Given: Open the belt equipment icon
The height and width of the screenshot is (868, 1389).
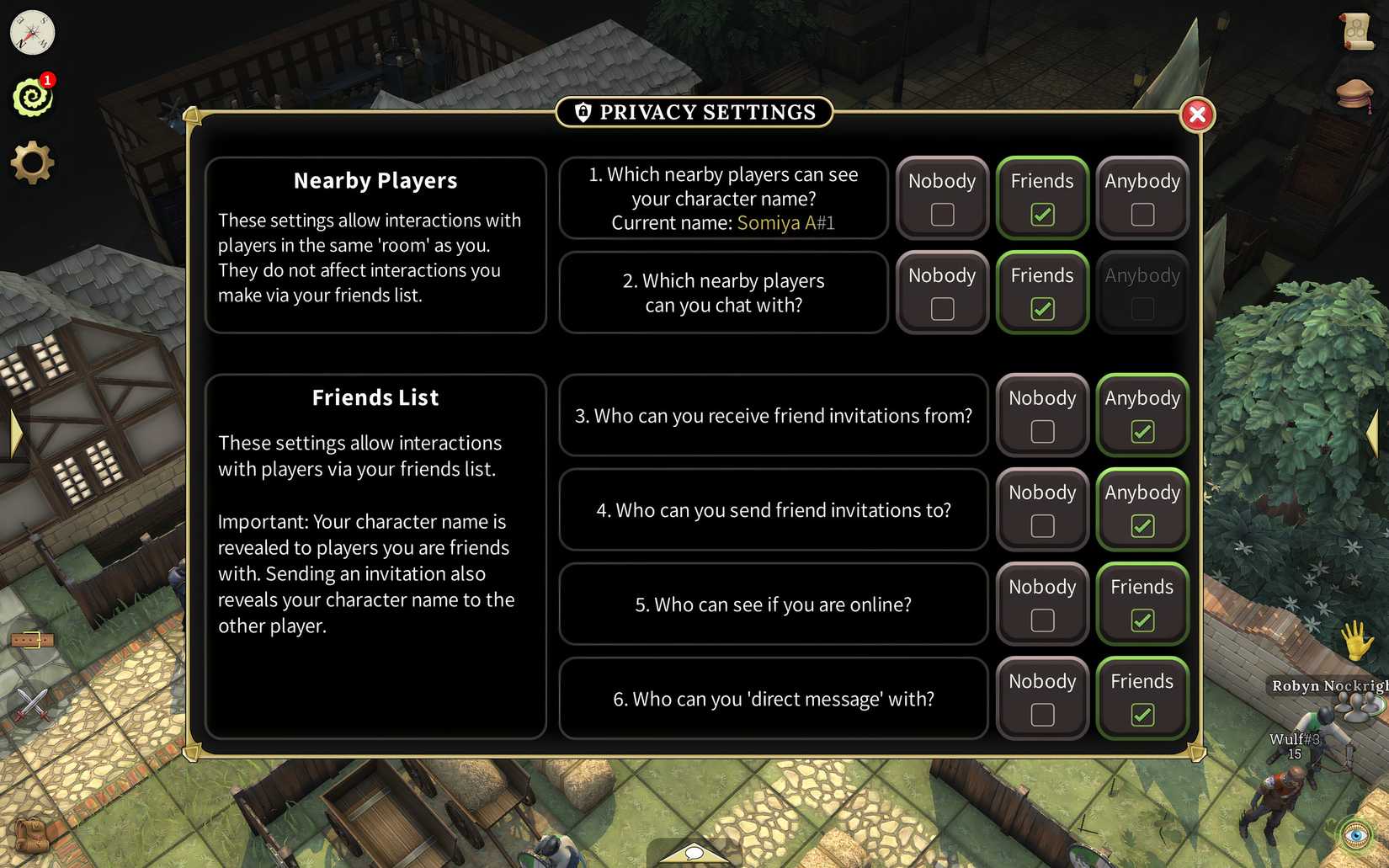Looking at the screenshot, I should (34, 638).
